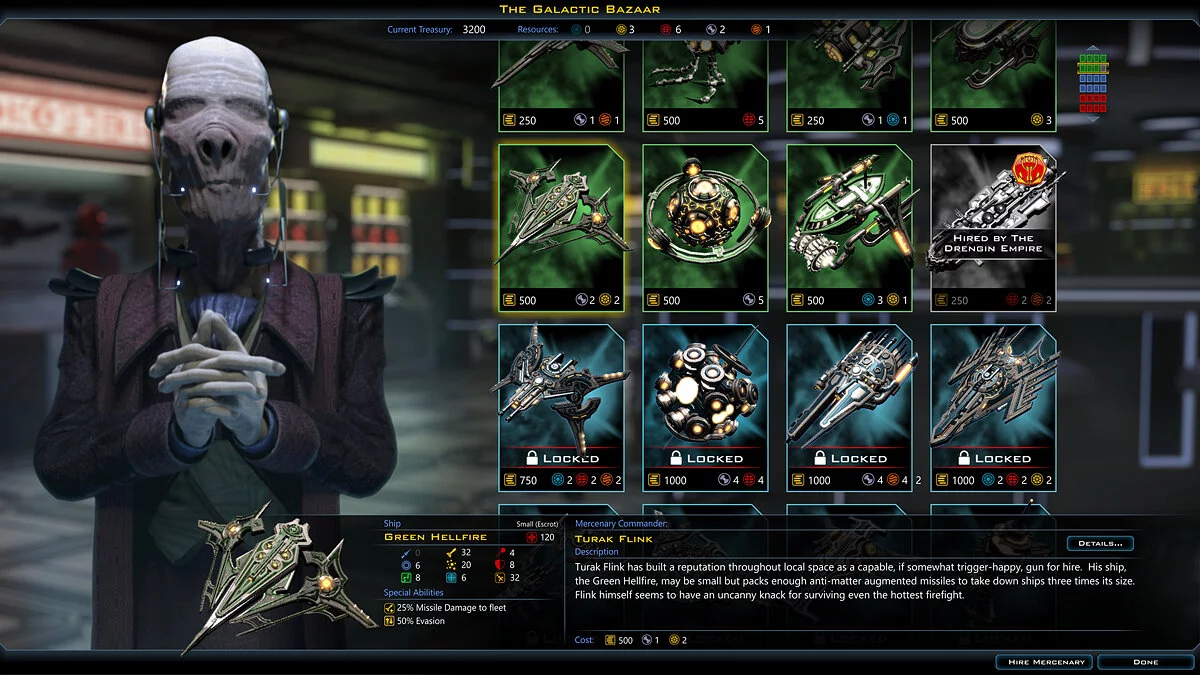
Task: Click the up arrow on the row navigator
Action: pos(1092,48)
